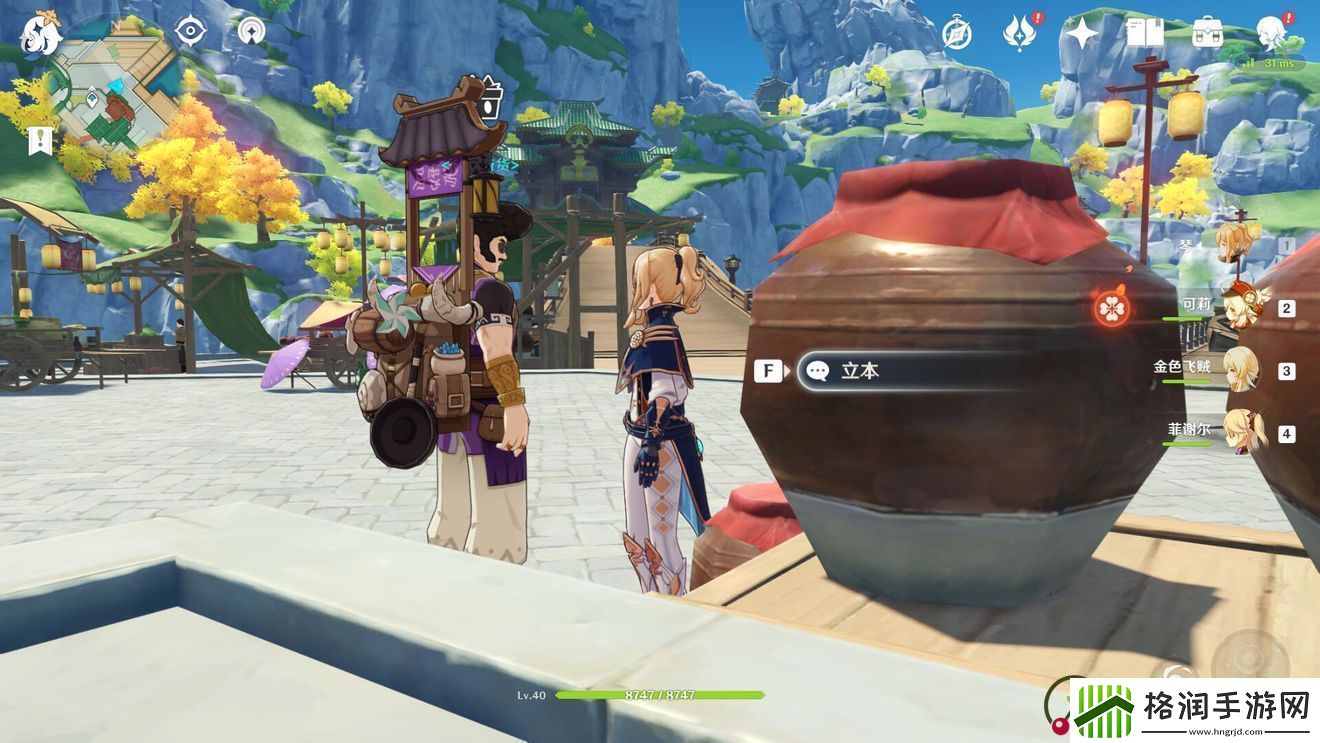1320x743 pixels.
Task: Open the four-pointed star wish icon
Action: [x=1082, y=34]
